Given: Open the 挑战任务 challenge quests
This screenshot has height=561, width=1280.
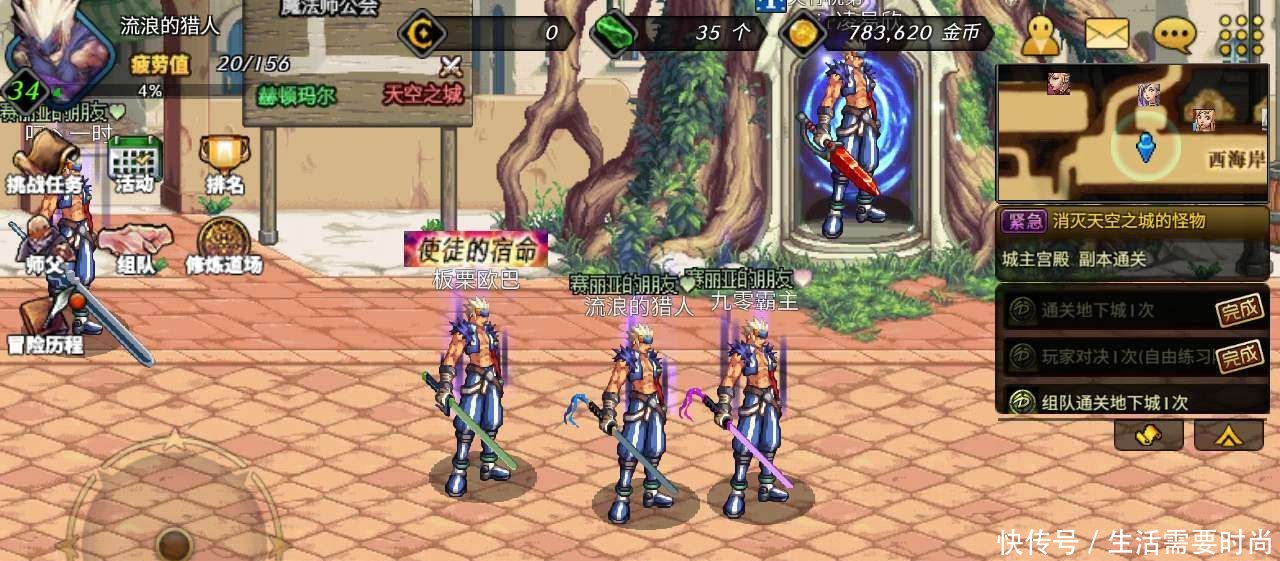Looking at the screenshot, I should click(x=46, y=164).
